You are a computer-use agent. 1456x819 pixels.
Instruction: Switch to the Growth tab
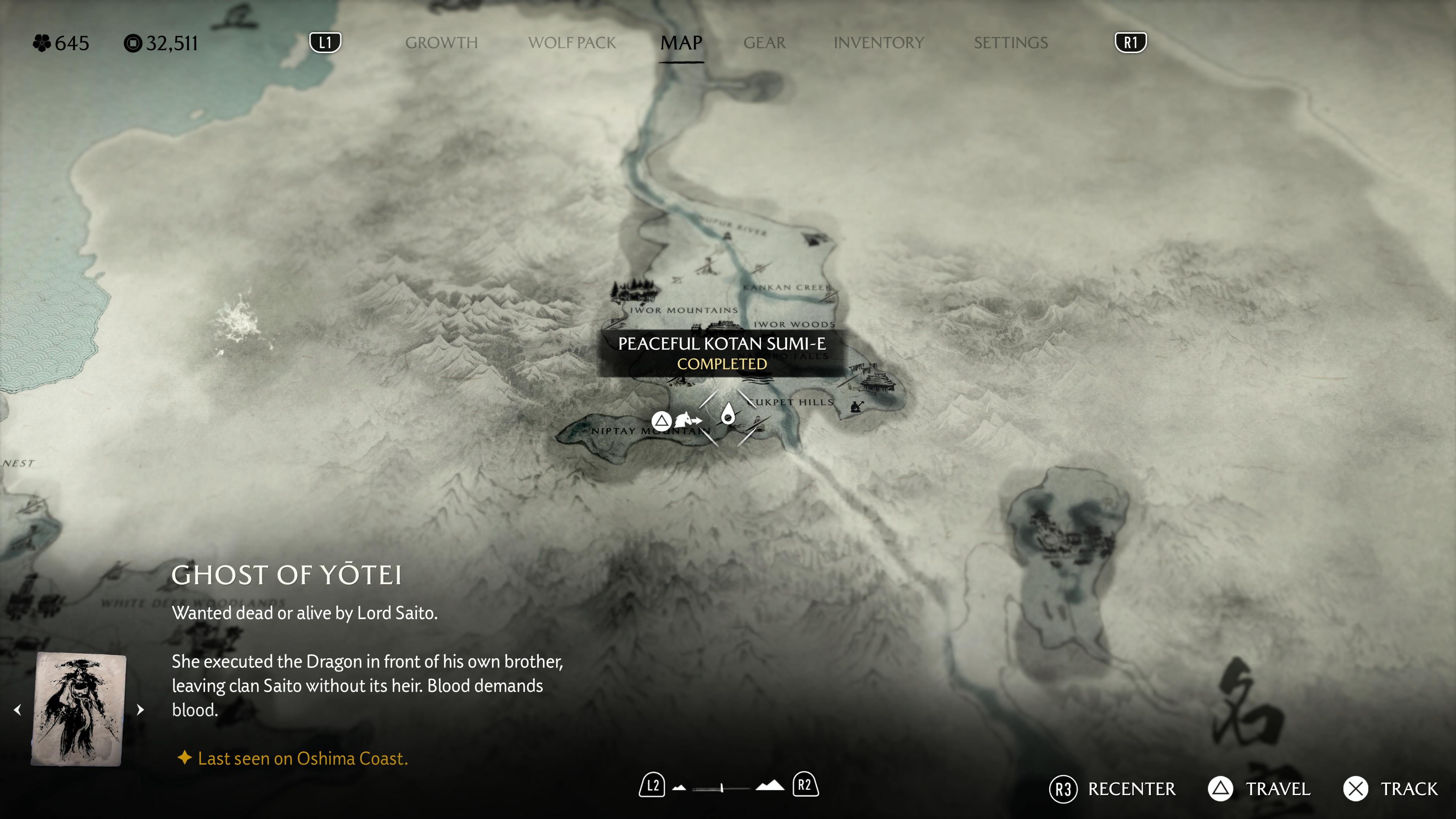(441, 43)
